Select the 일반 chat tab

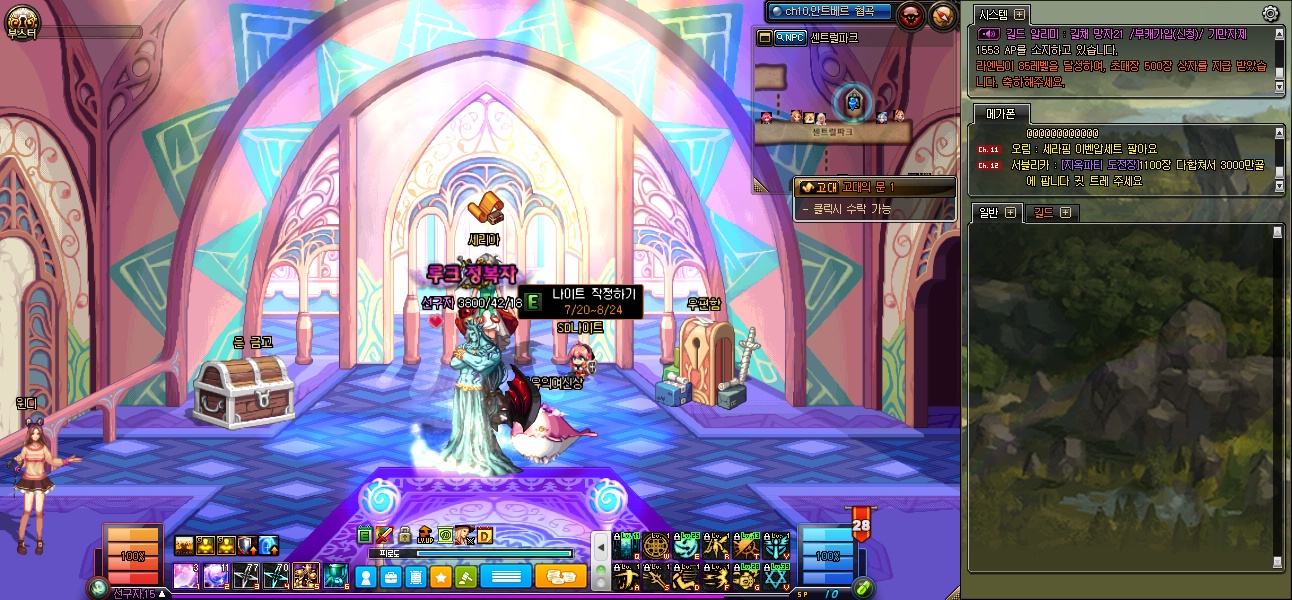(990, 212)
